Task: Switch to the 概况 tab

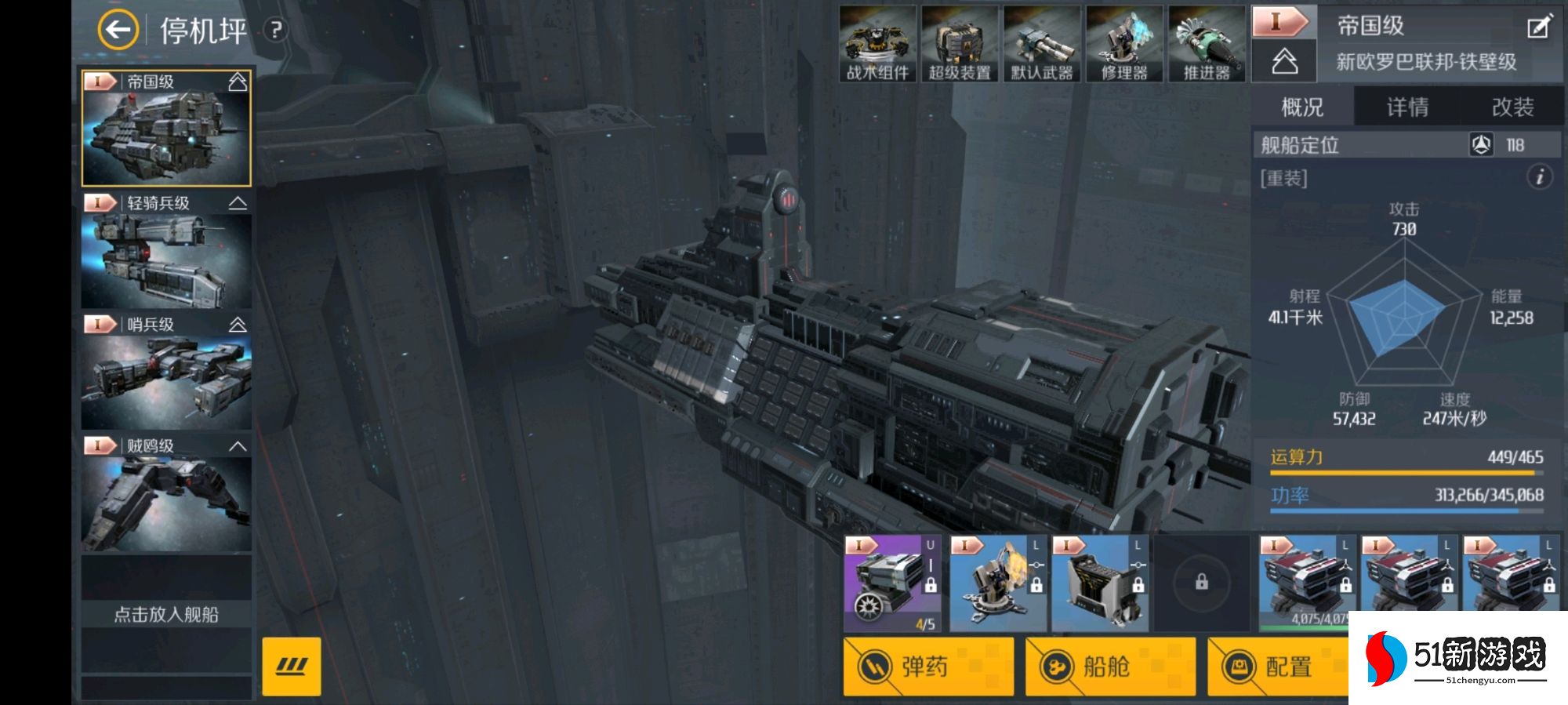Action: point(1302,107)
